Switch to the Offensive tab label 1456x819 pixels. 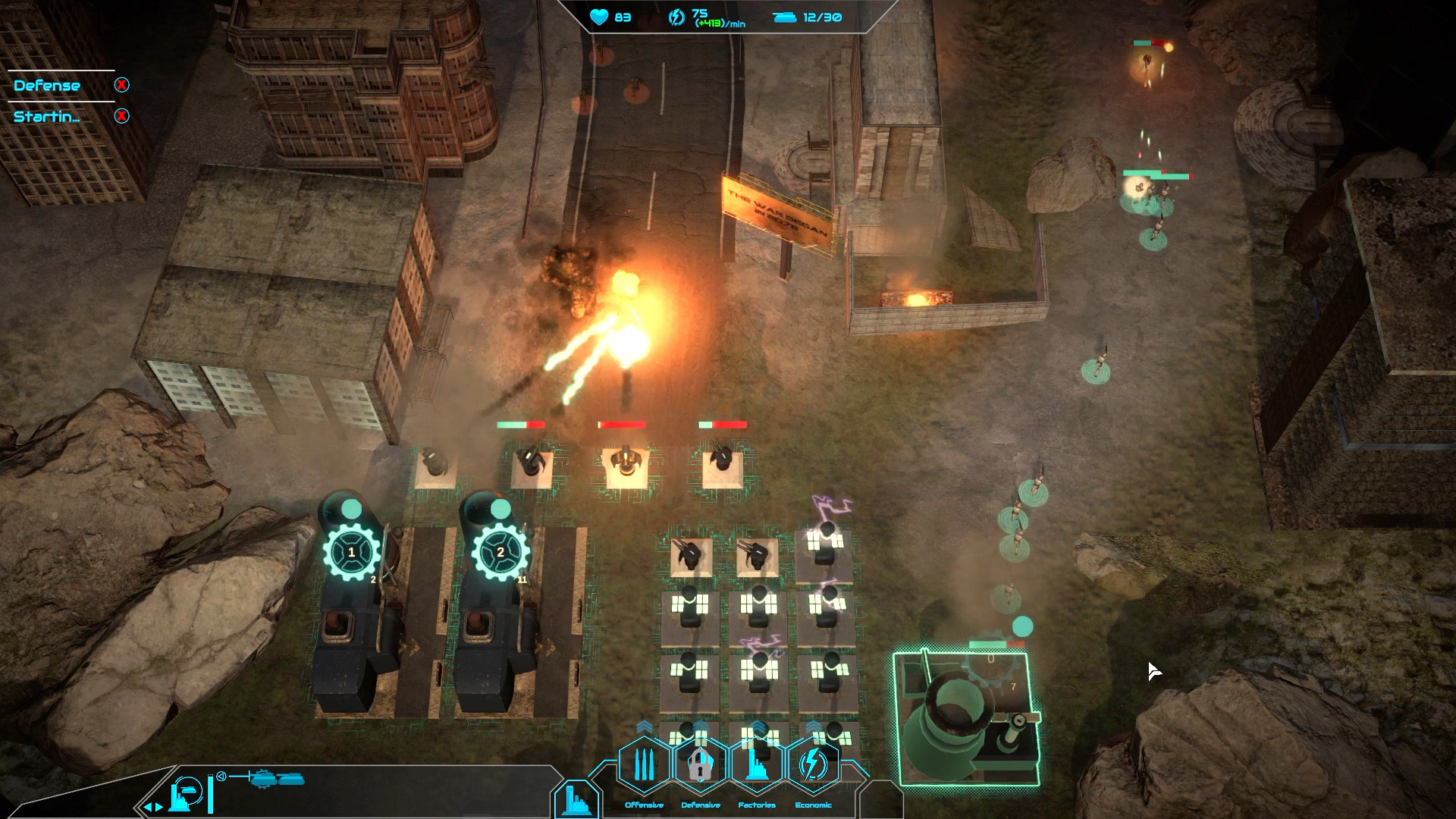(643, 805)
